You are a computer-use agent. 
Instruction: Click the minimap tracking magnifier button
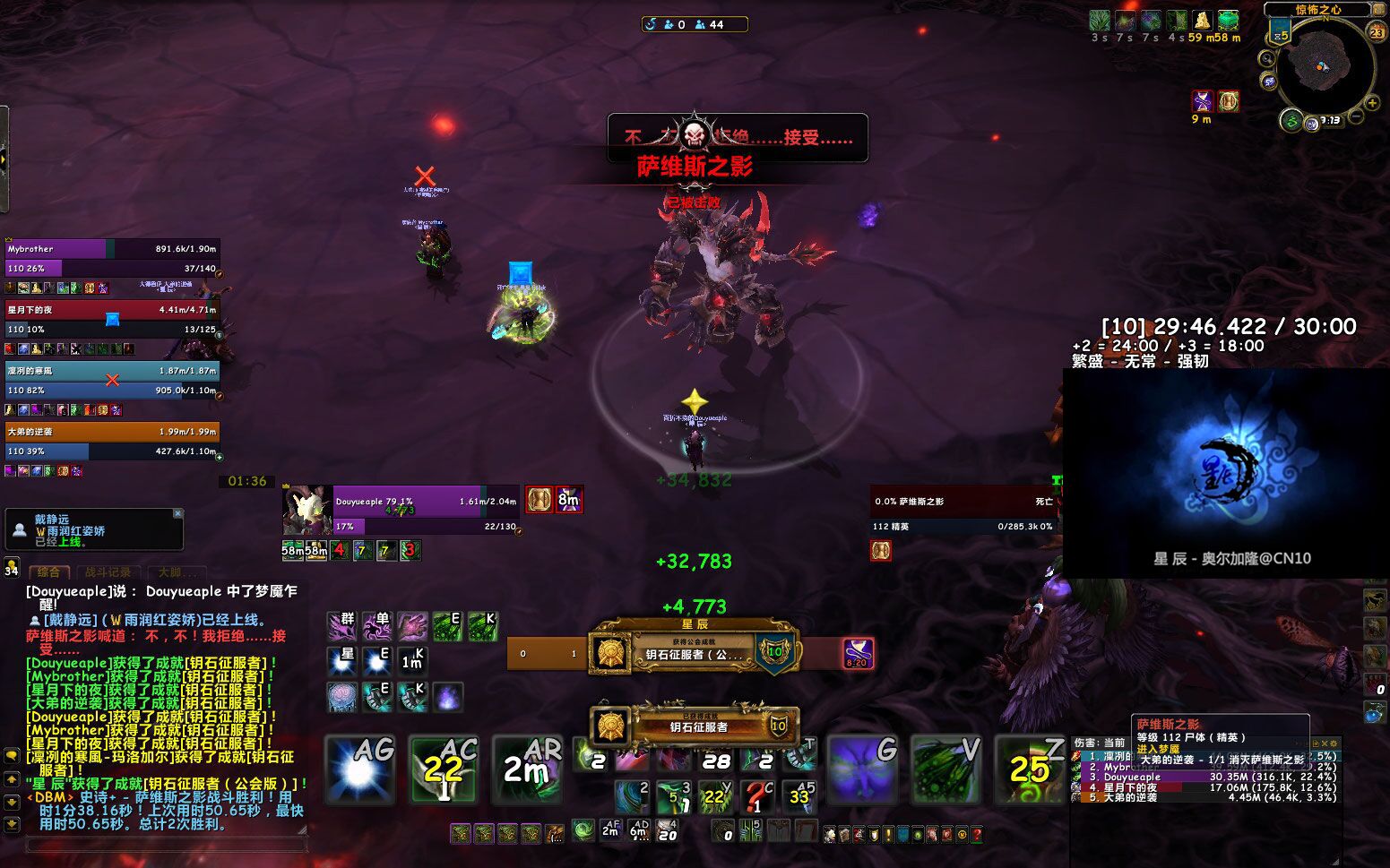point(1267,59)
